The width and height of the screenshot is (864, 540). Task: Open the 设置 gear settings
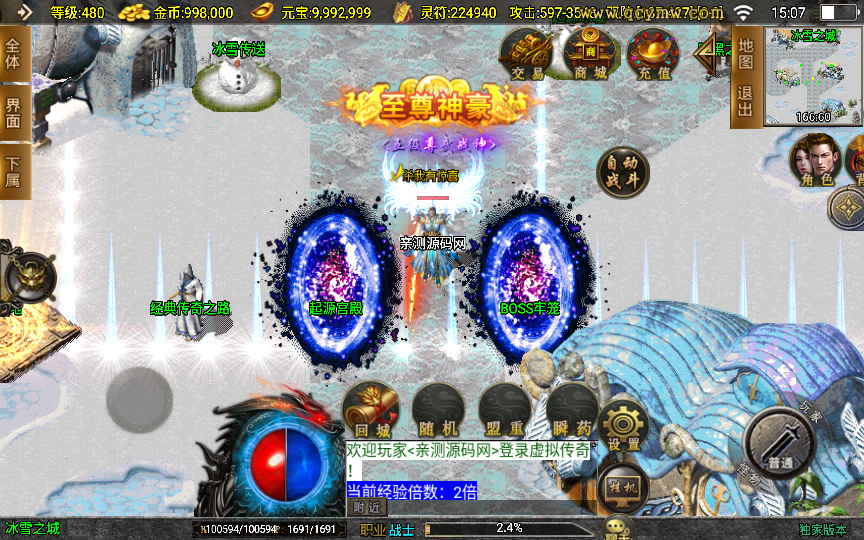point(624,424)
